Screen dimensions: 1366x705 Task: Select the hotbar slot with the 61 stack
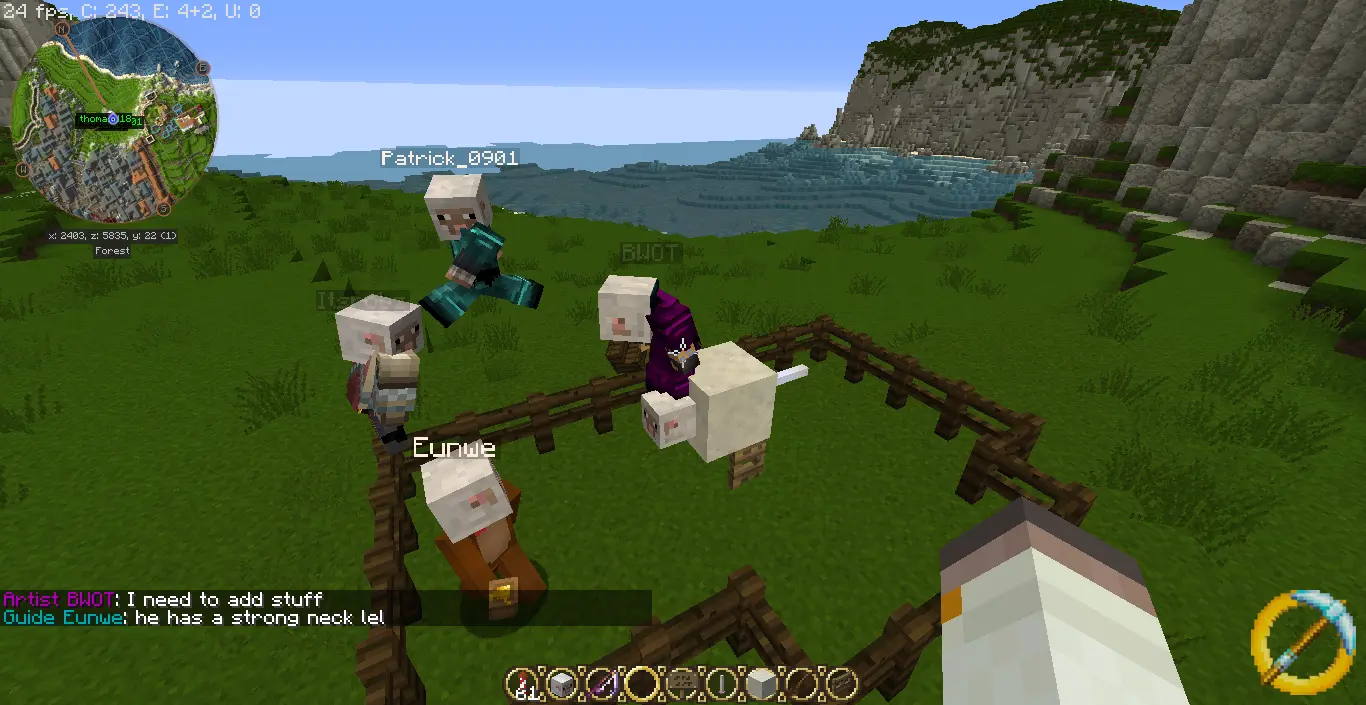coord(520,684)
